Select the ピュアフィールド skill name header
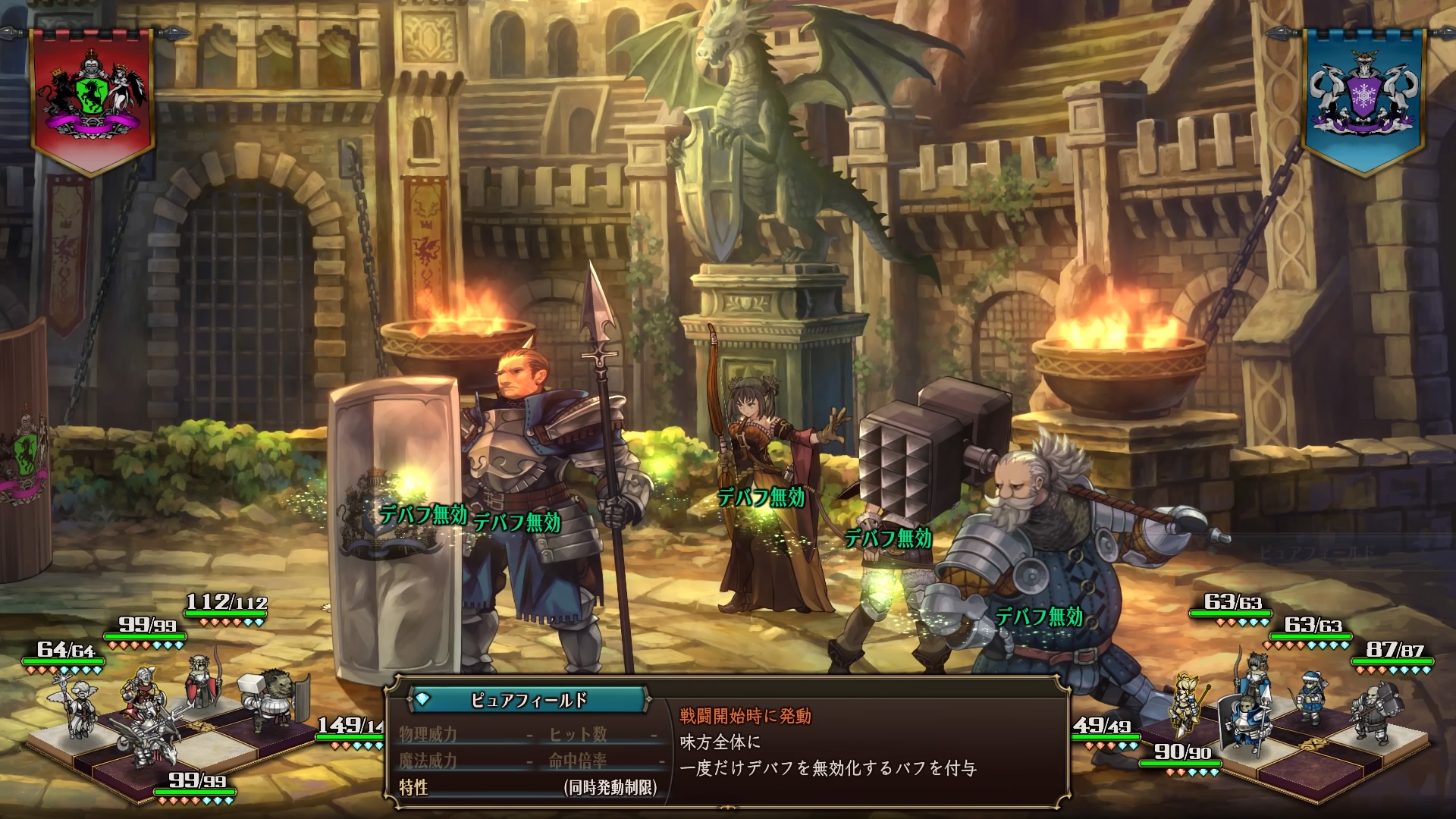The height and width of the screenshot is (819, 1456). pyautogui.click(x=529, y=700)
